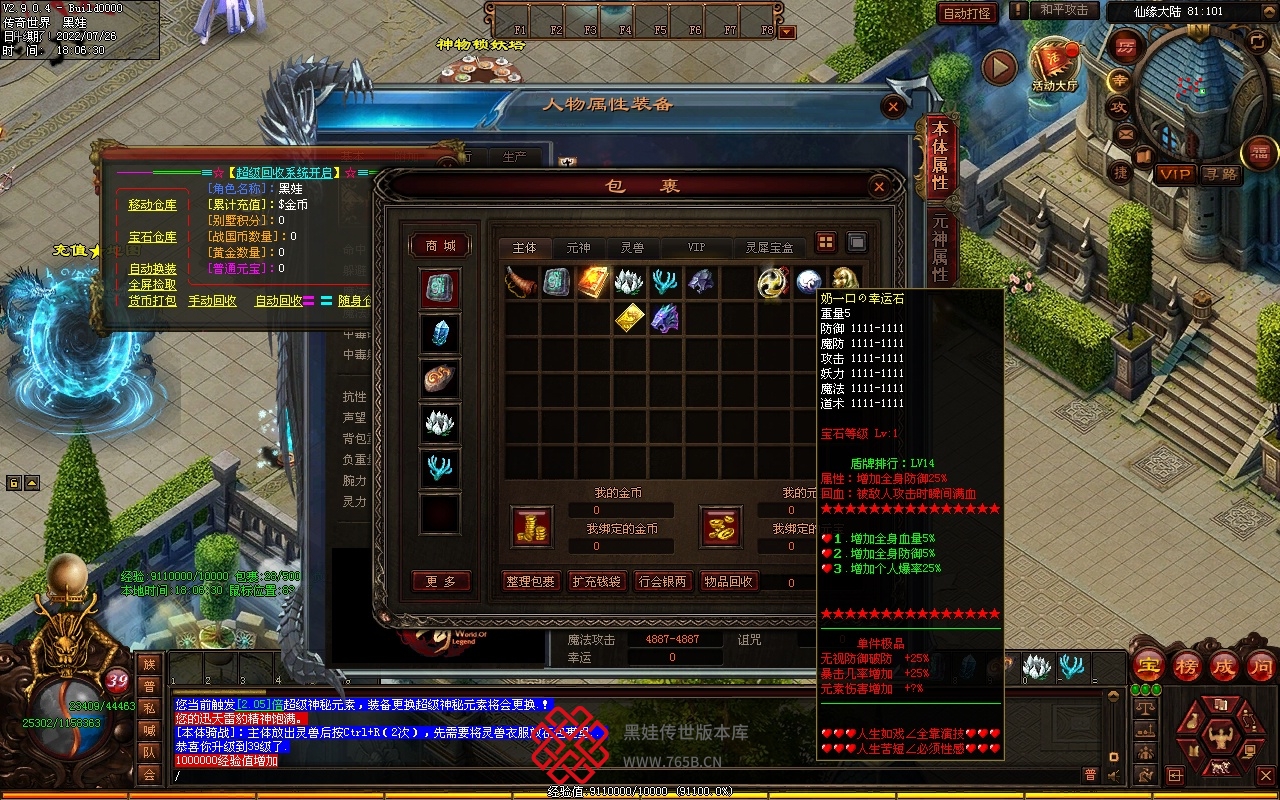Switch to the 本体属性 side tab
Viewport: 1280px width, 800px height.
(x=940, y=157)
